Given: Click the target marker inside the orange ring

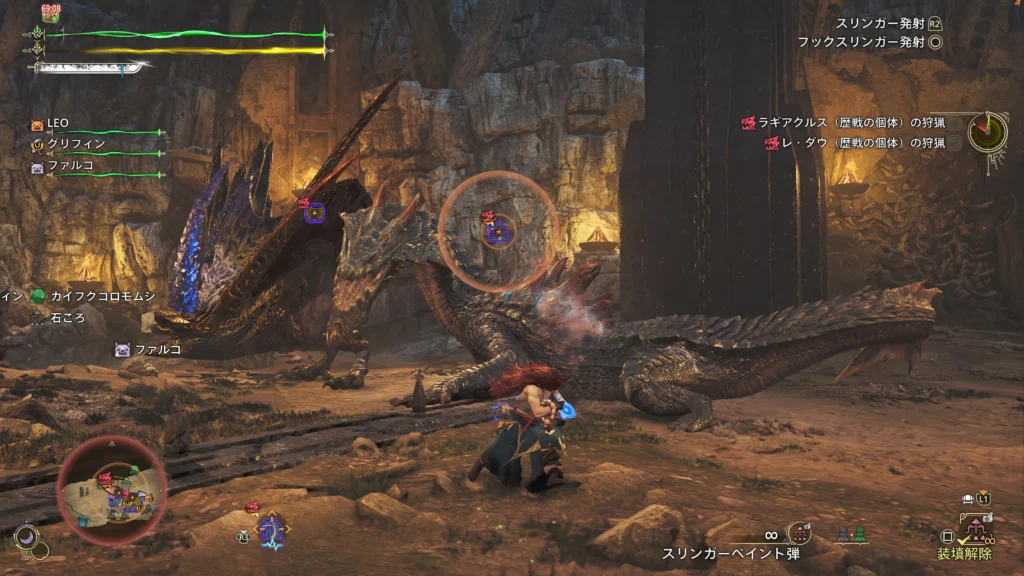Looking at the screenshot, I should pyautogui.click(x=497, y=233).
